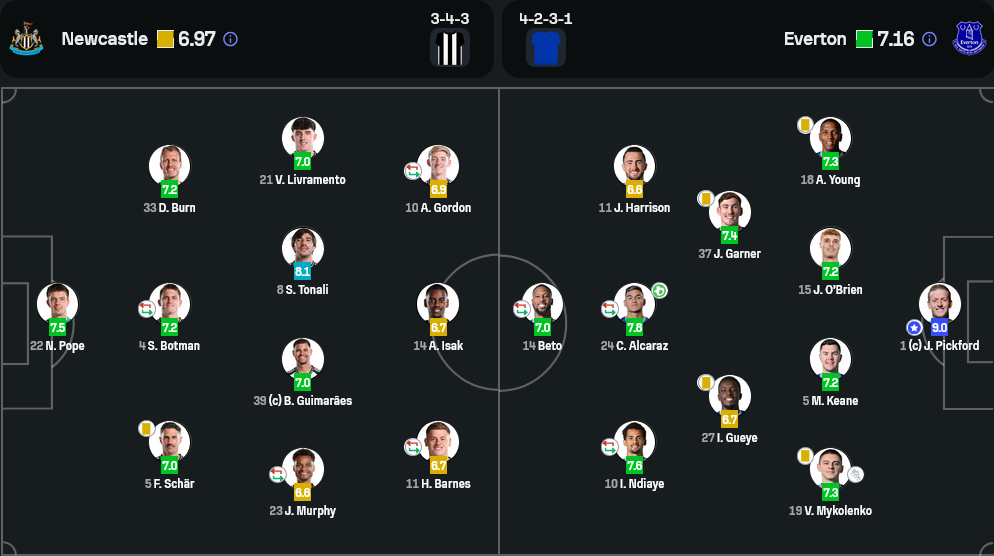Select J. Murphy's portrait
The image size is (994, 556).
pos(302,469)
